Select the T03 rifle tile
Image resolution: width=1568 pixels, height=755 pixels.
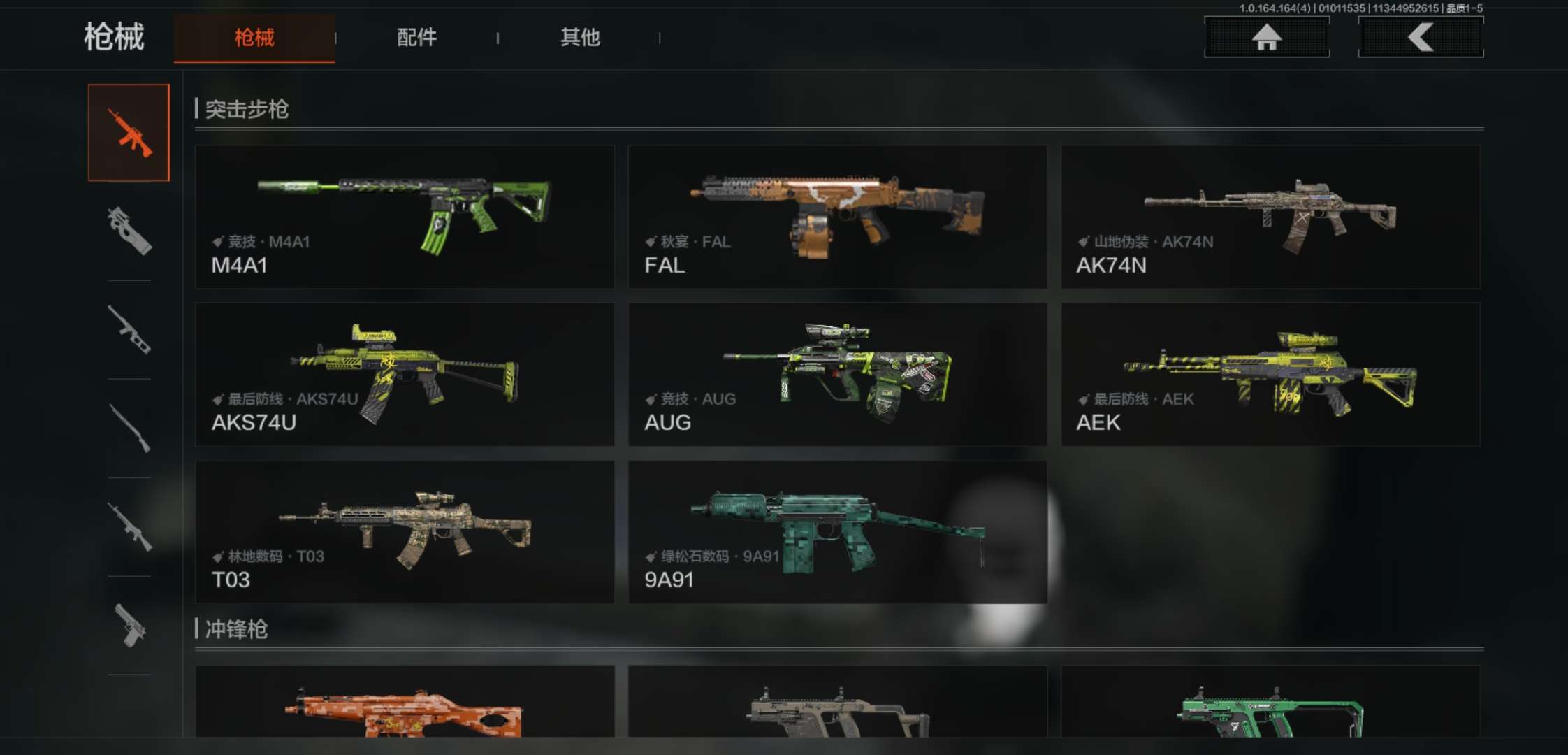405,531
